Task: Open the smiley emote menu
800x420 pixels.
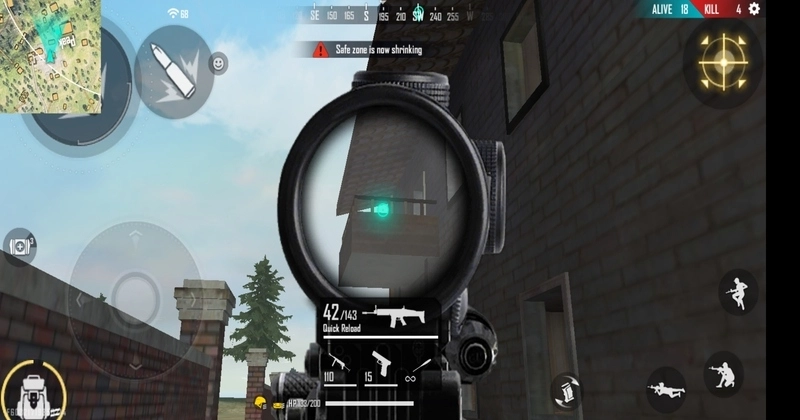Action: pyautogui.click(x=218, y=64)
